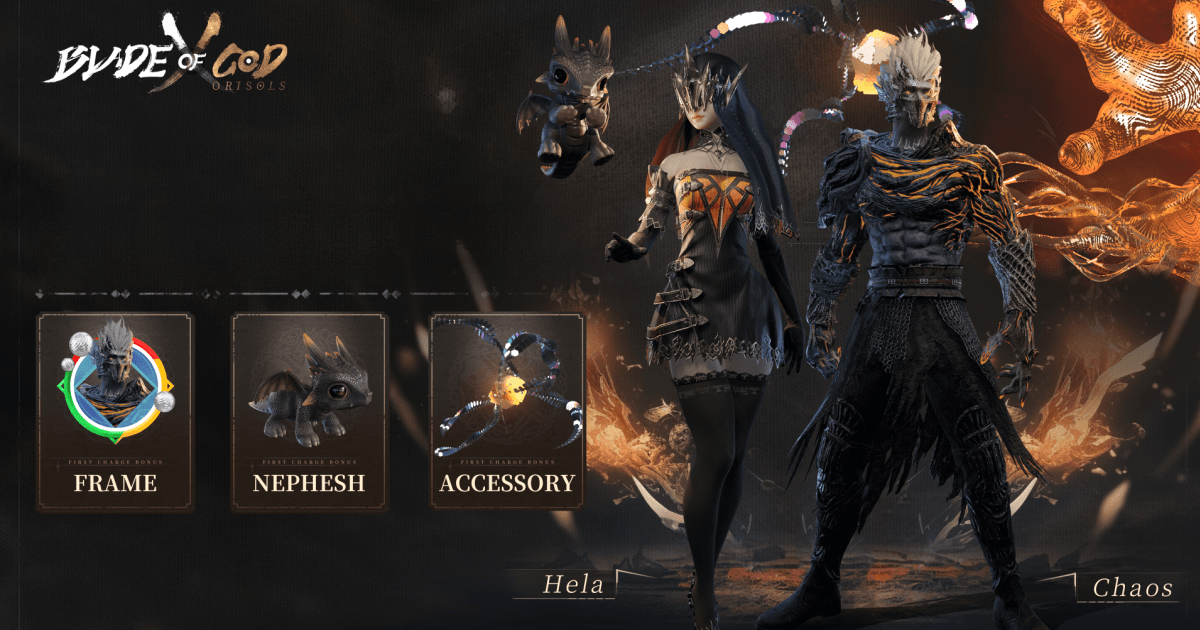Select the FRAME first charge bonus card

coord(115,411)
